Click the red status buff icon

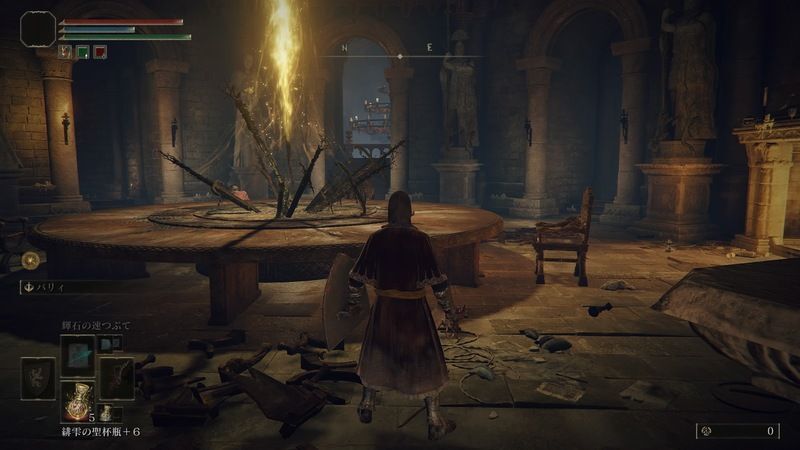99,52
